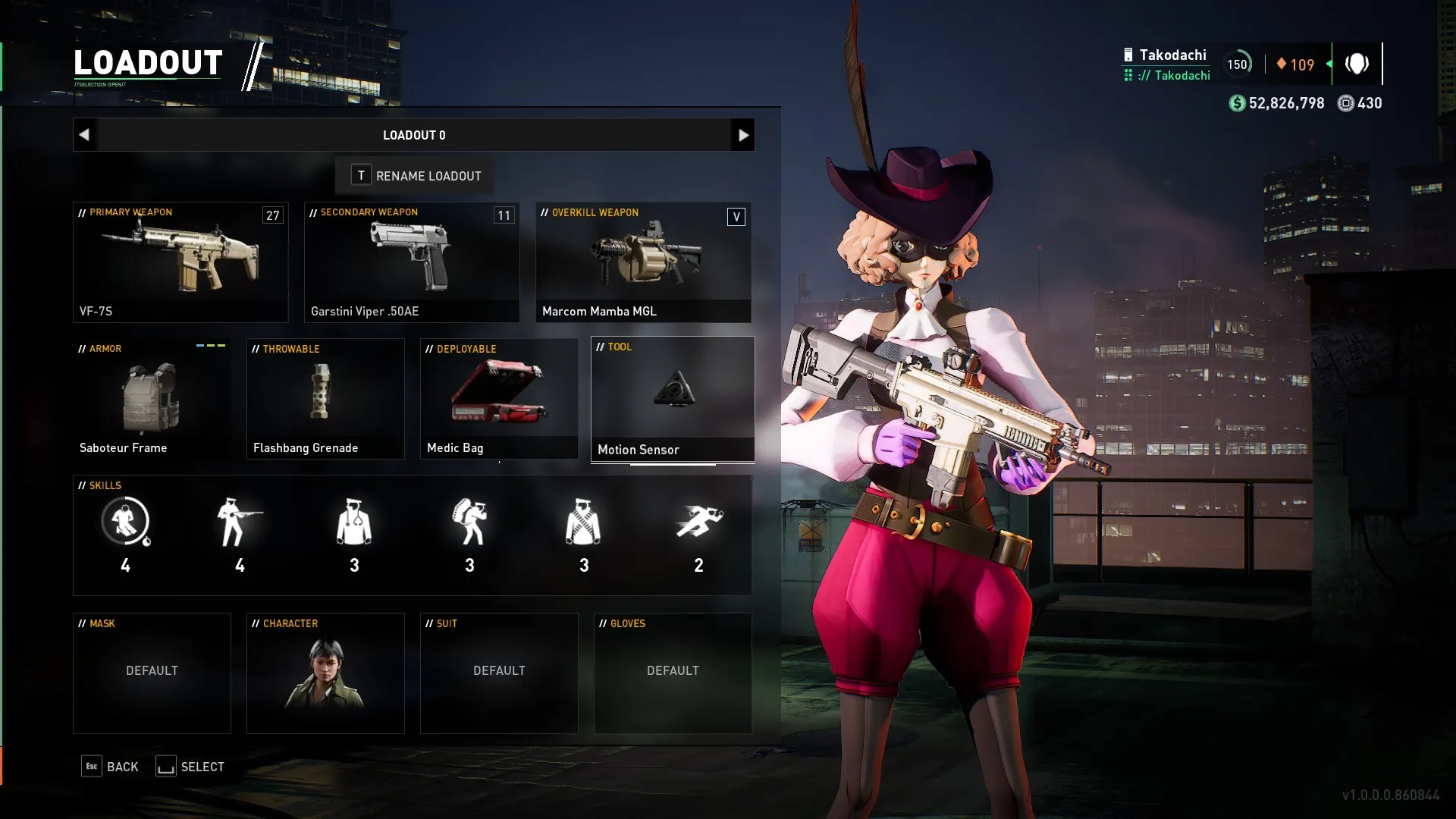Go back with the Back button
The image size is (1456, 819).
tap(111, 767)
